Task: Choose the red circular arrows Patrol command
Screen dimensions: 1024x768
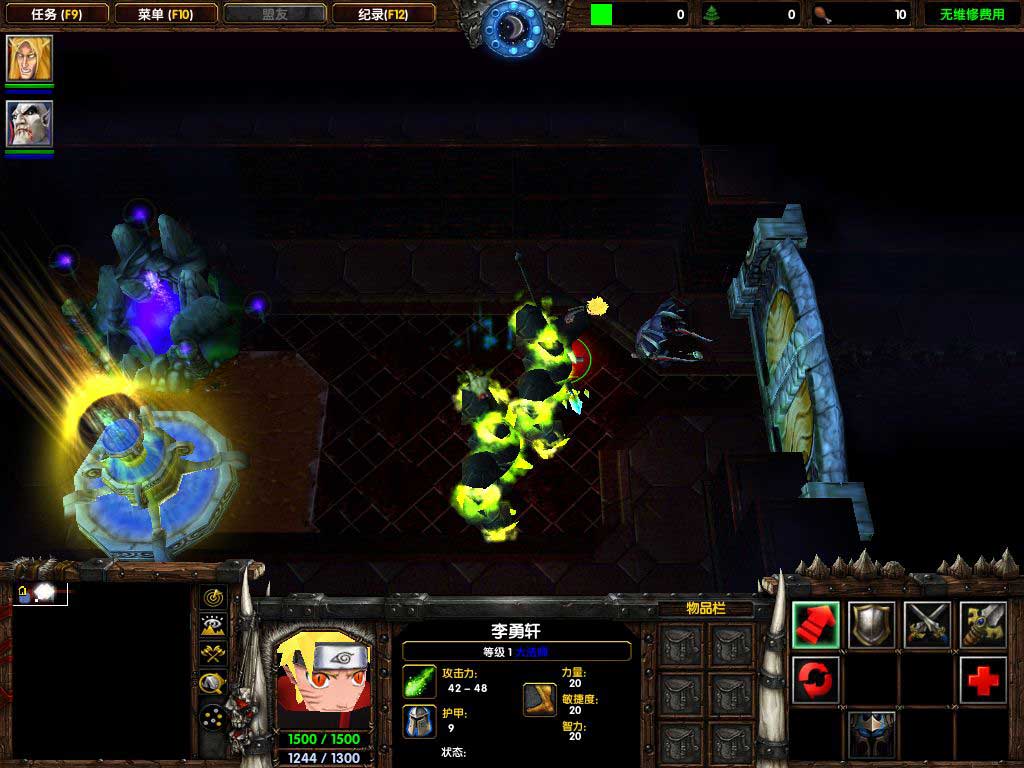Action: point(816,680)
